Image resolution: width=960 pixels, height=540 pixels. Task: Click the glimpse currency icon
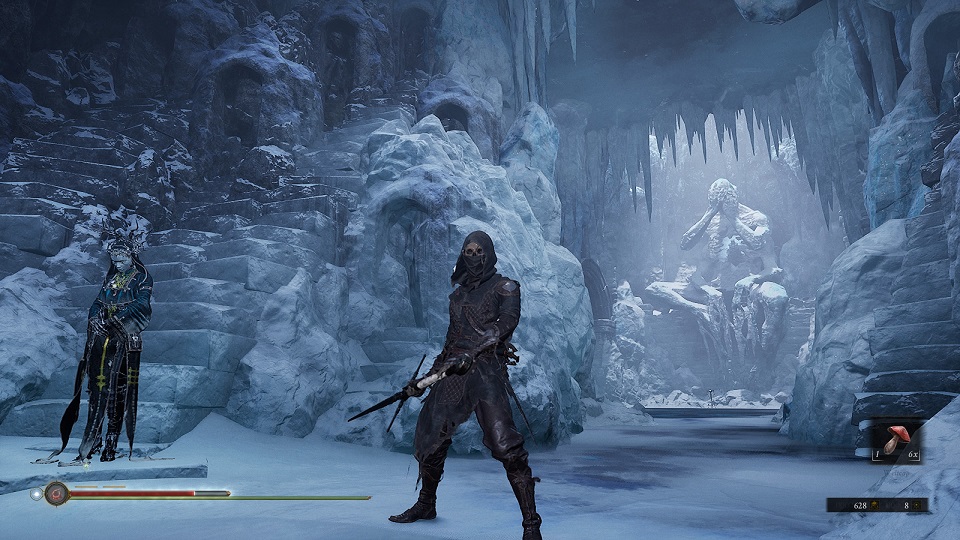pyautogui.click(x=916, y=506)
